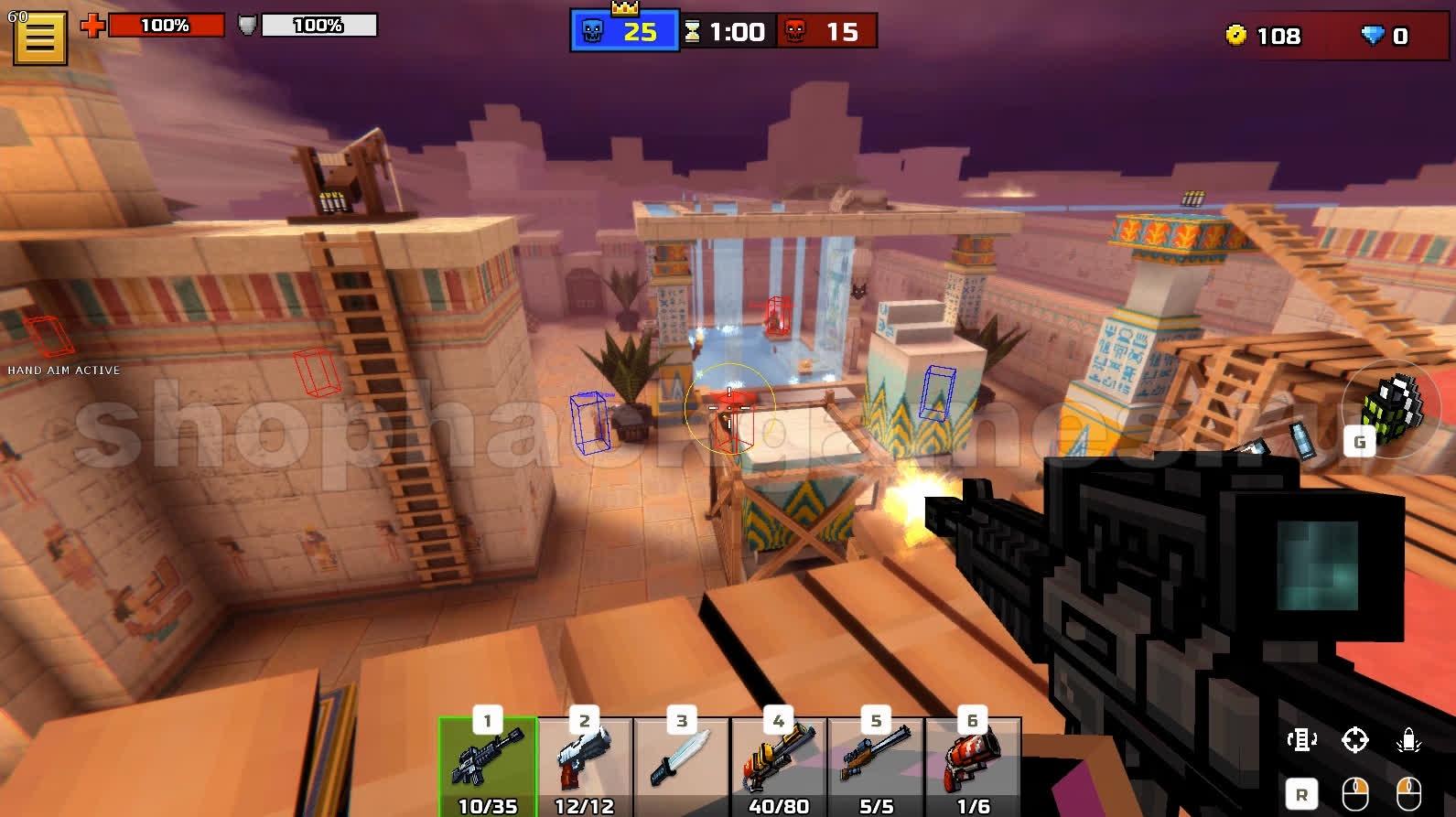1456x817 pixels.
Task: Switch to the pistol in slot 2
Action: tap(585, 766)
